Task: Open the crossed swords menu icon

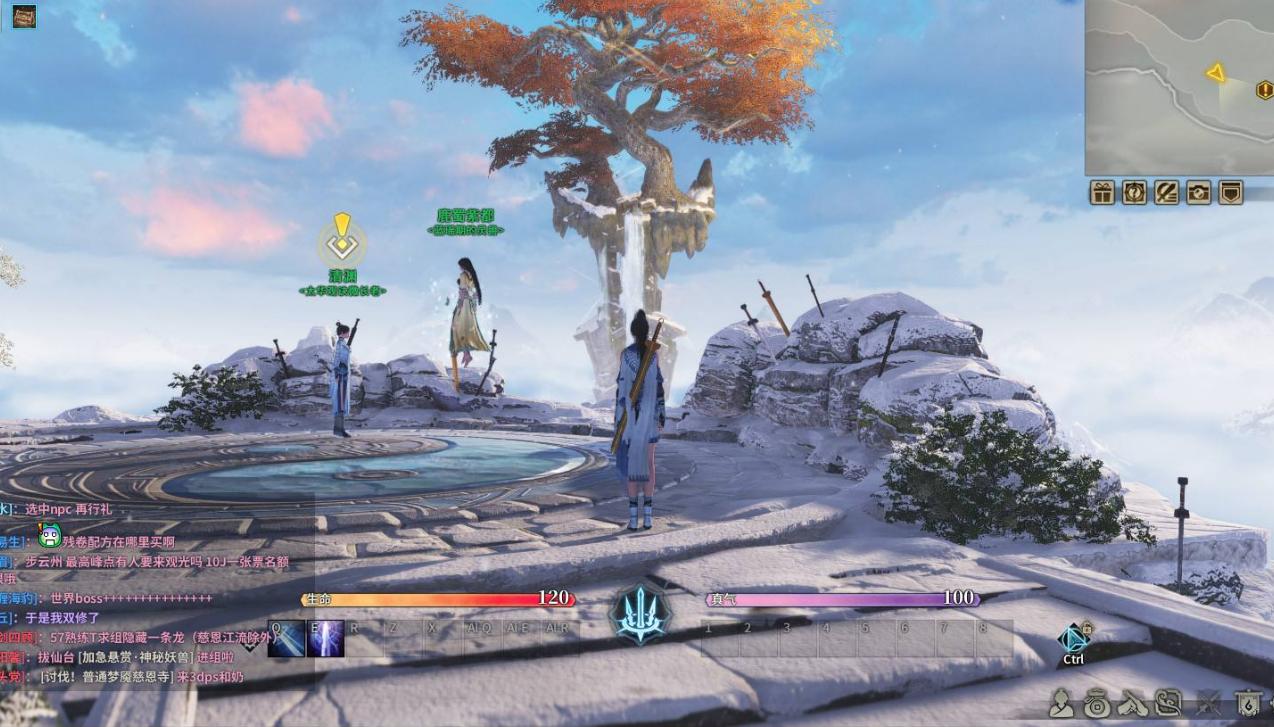Action: tap(1208, 704)
